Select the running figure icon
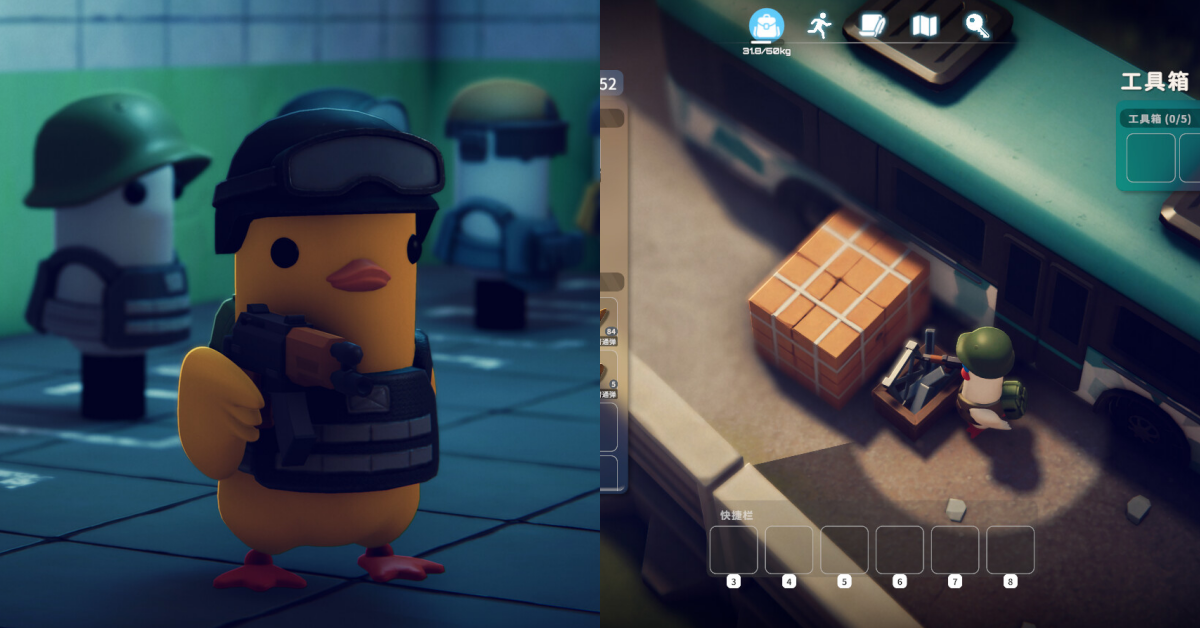Image resolution: width=1200 pixels, height=628 pixels. tap(819, 25)
